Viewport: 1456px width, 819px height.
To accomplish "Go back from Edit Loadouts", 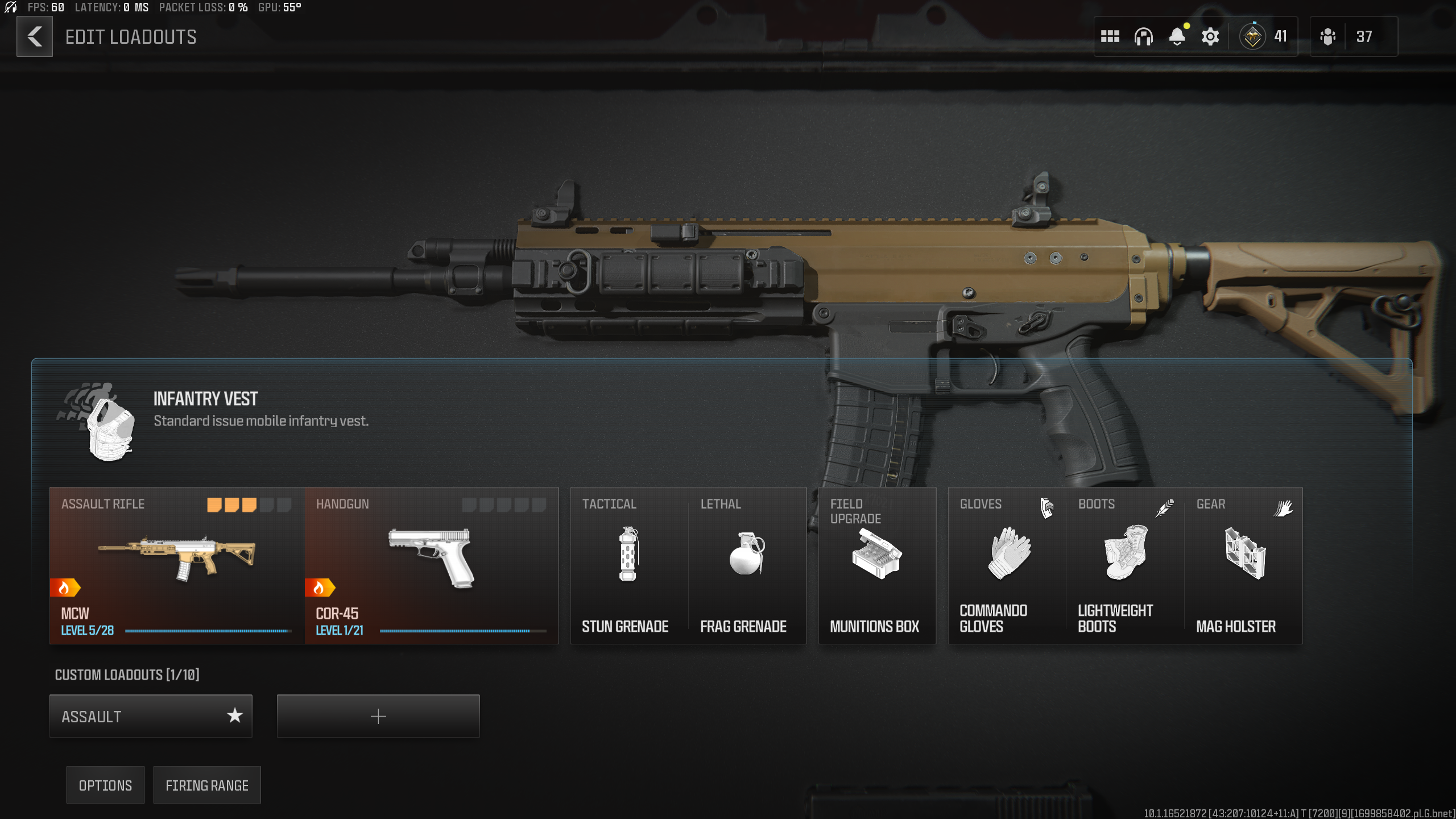I will (x=35, y=37).
